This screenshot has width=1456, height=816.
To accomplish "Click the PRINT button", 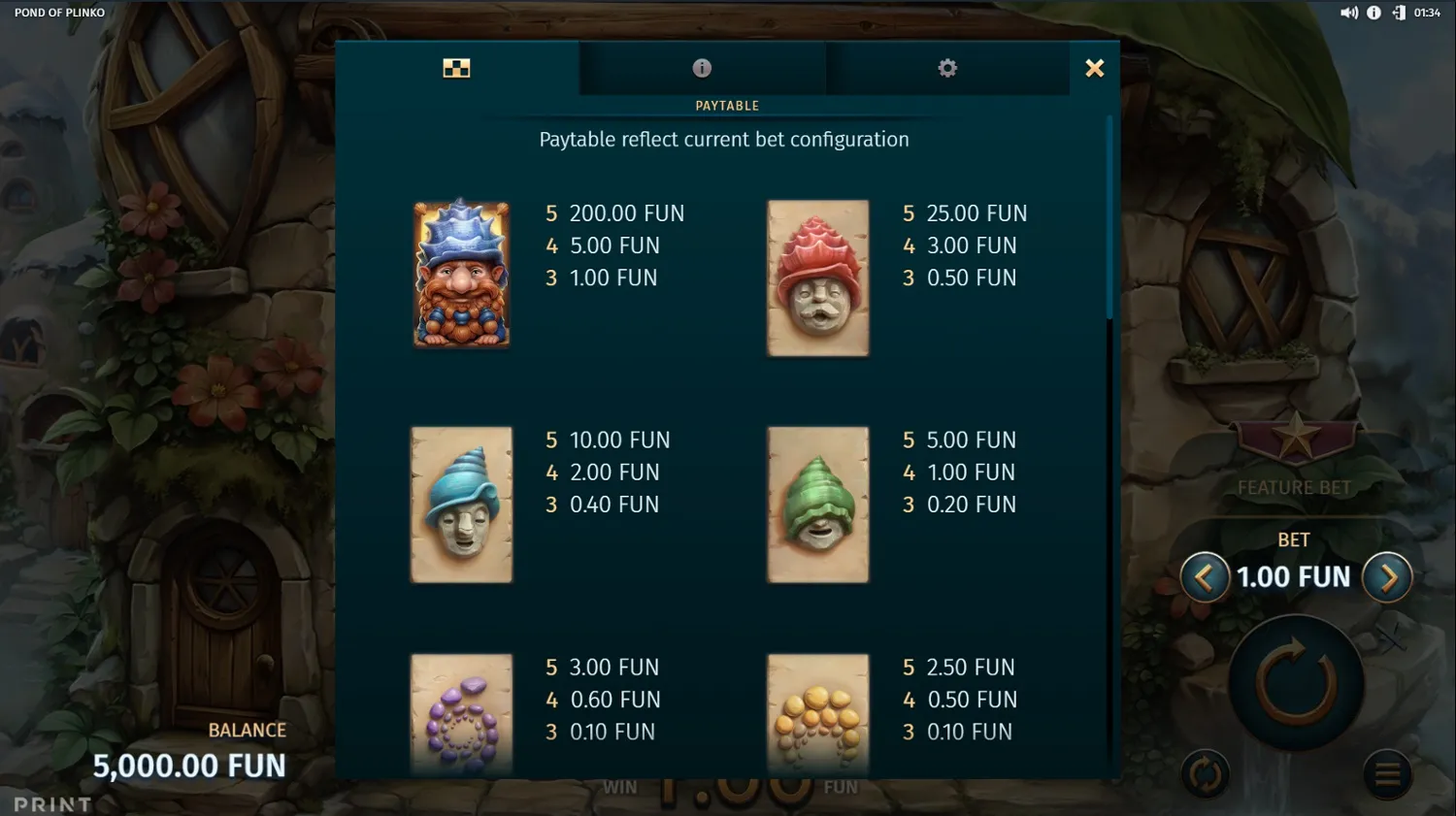I will tap(53, 803).
